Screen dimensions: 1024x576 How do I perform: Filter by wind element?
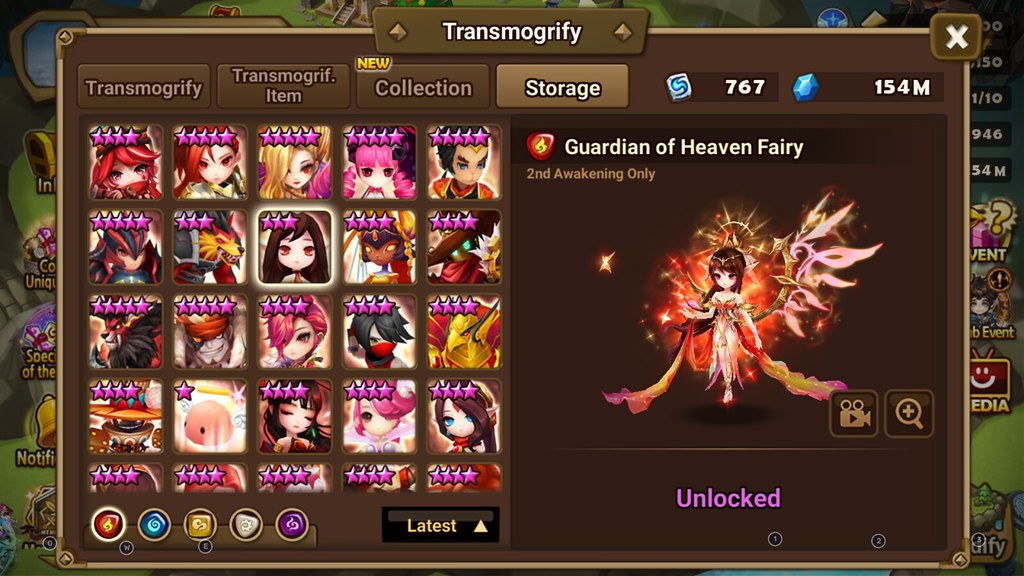point(200,523)
